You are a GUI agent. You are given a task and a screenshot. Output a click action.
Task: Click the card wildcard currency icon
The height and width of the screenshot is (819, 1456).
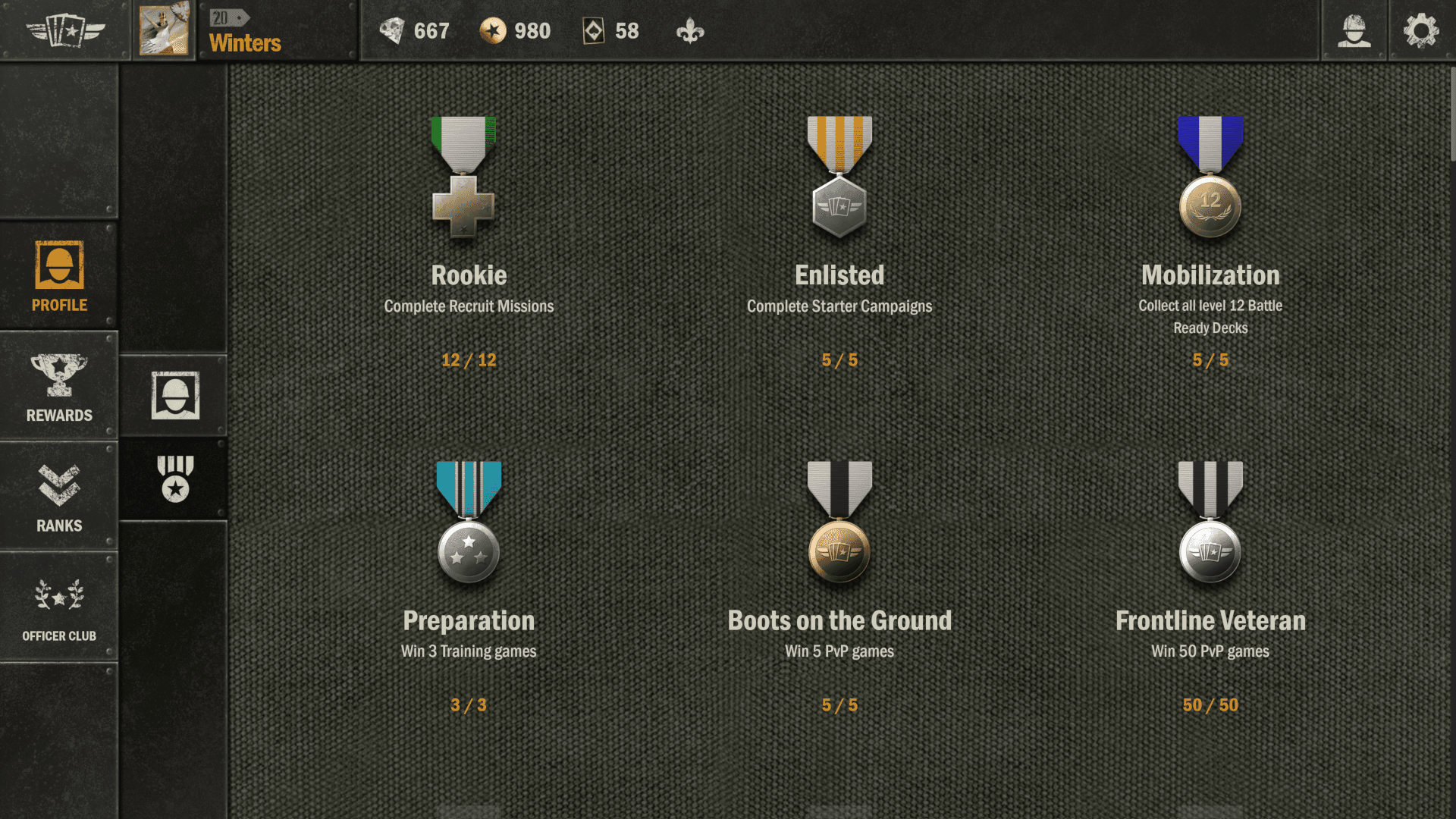(593, 31)
